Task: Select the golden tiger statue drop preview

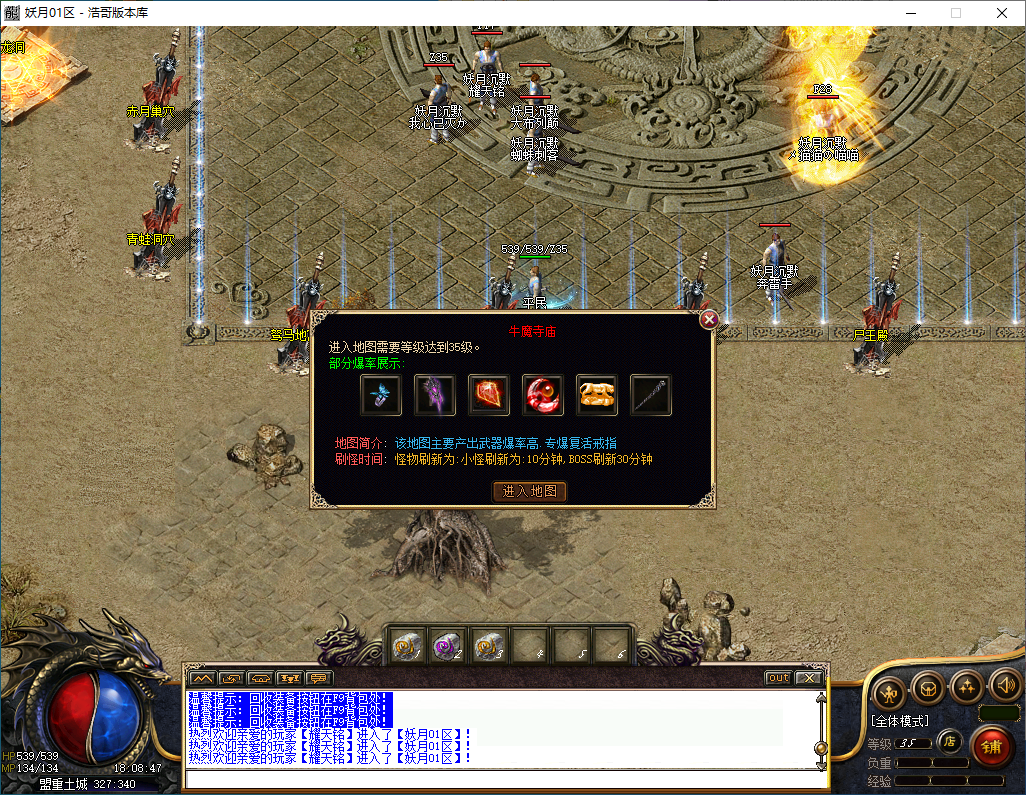Action: point(597,395)
